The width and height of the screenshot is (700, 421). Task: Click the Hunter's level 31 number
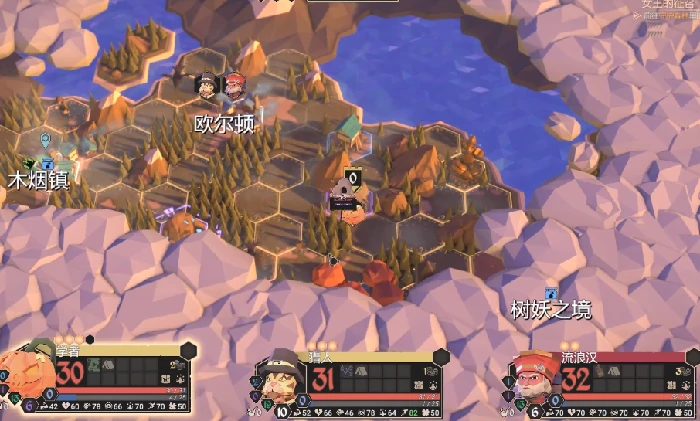click(323, 380)
